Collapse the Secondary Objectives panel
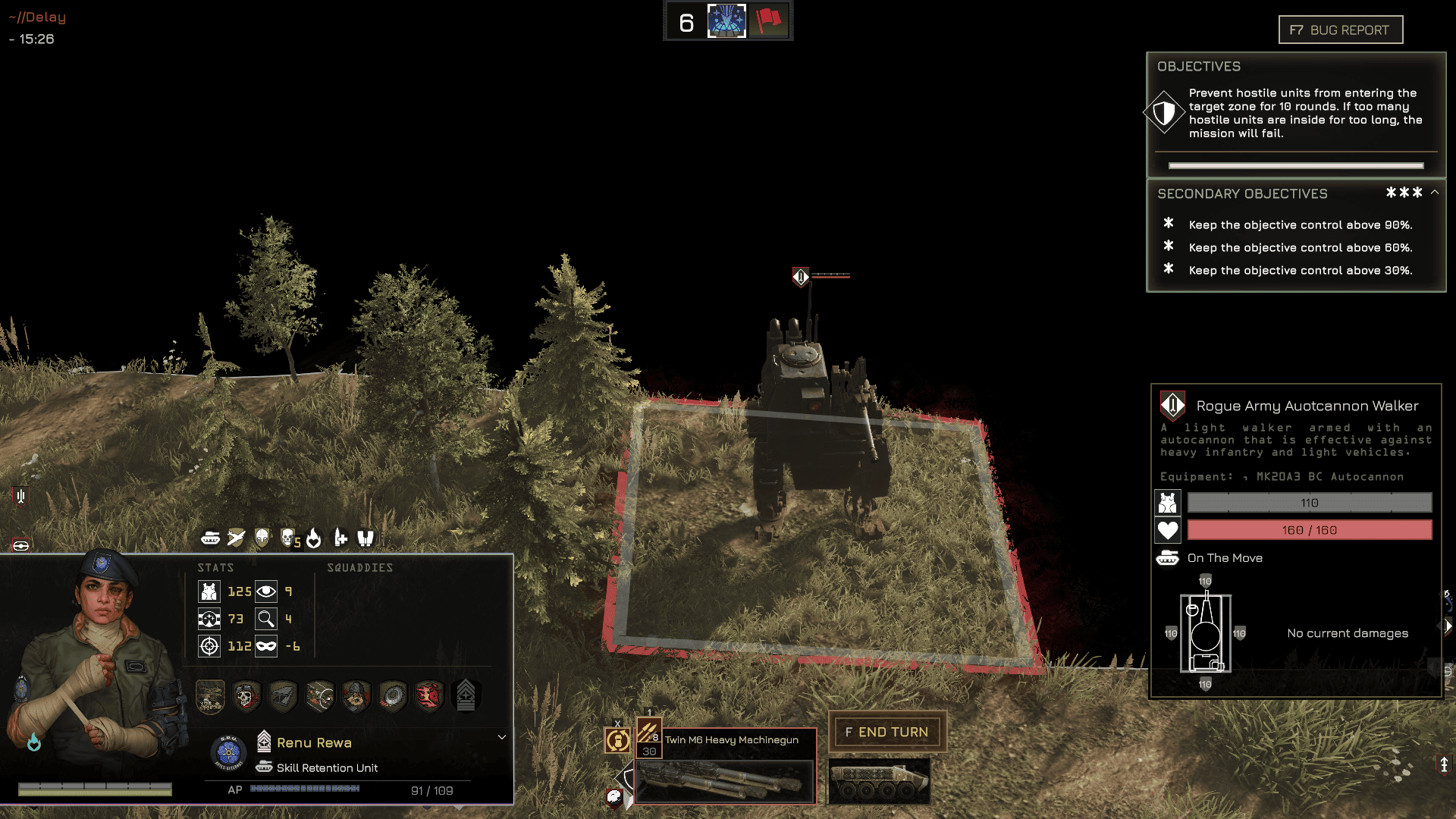This screenshot has height=819, width=1456. coord(1434,193)
